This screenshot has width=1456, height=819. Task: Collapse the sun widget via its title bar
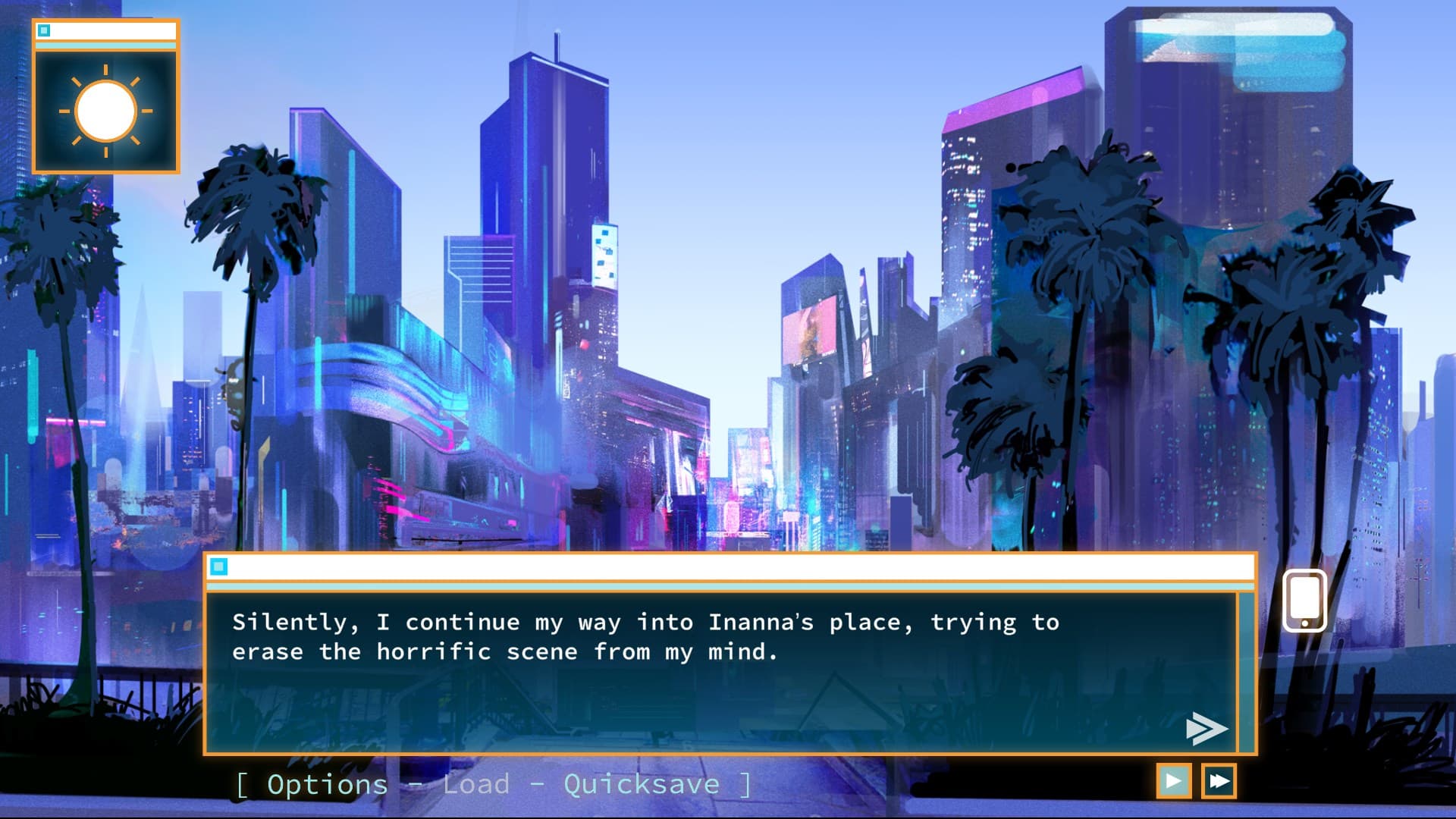106,30
